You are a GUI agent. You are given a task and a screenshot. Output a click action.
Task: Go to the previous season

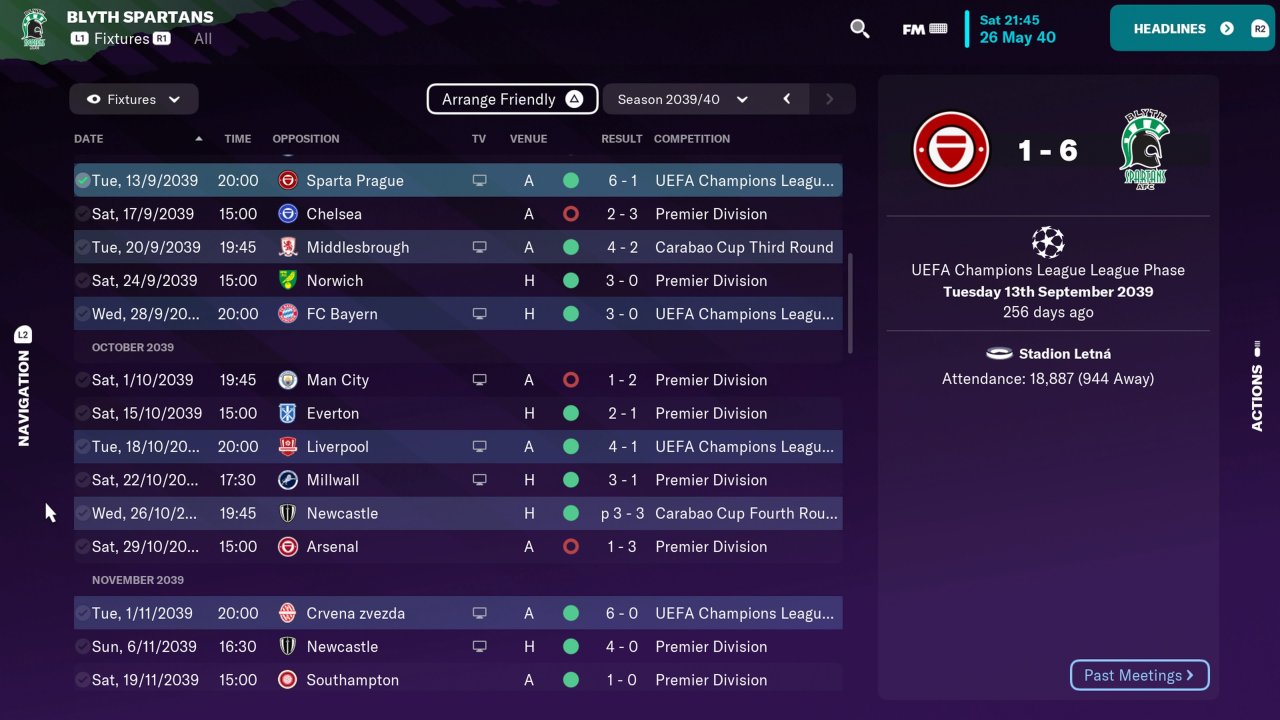[x=787, y=99]
